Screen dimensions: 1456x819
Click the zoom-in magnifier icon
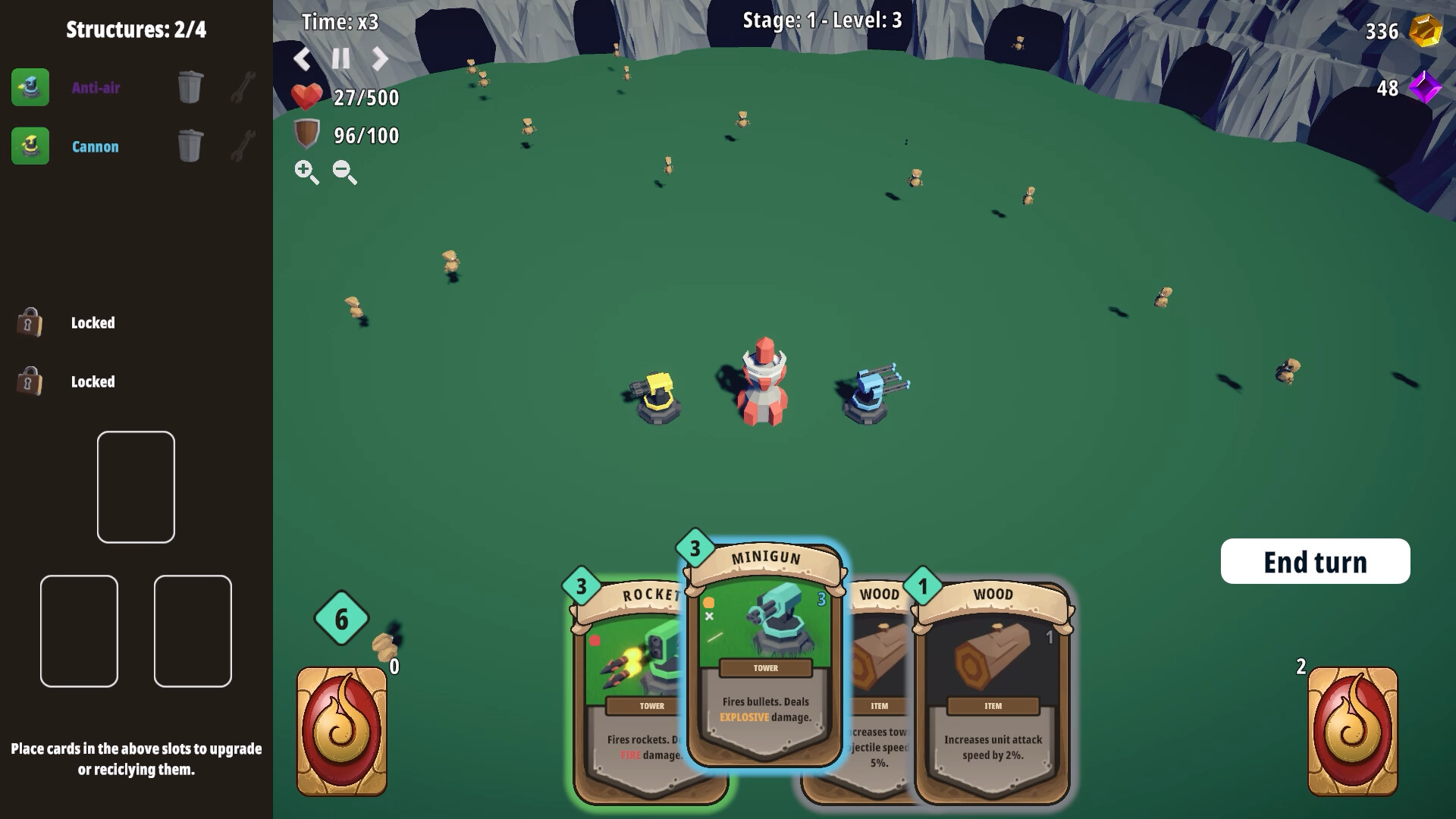(x=306, y=173)
